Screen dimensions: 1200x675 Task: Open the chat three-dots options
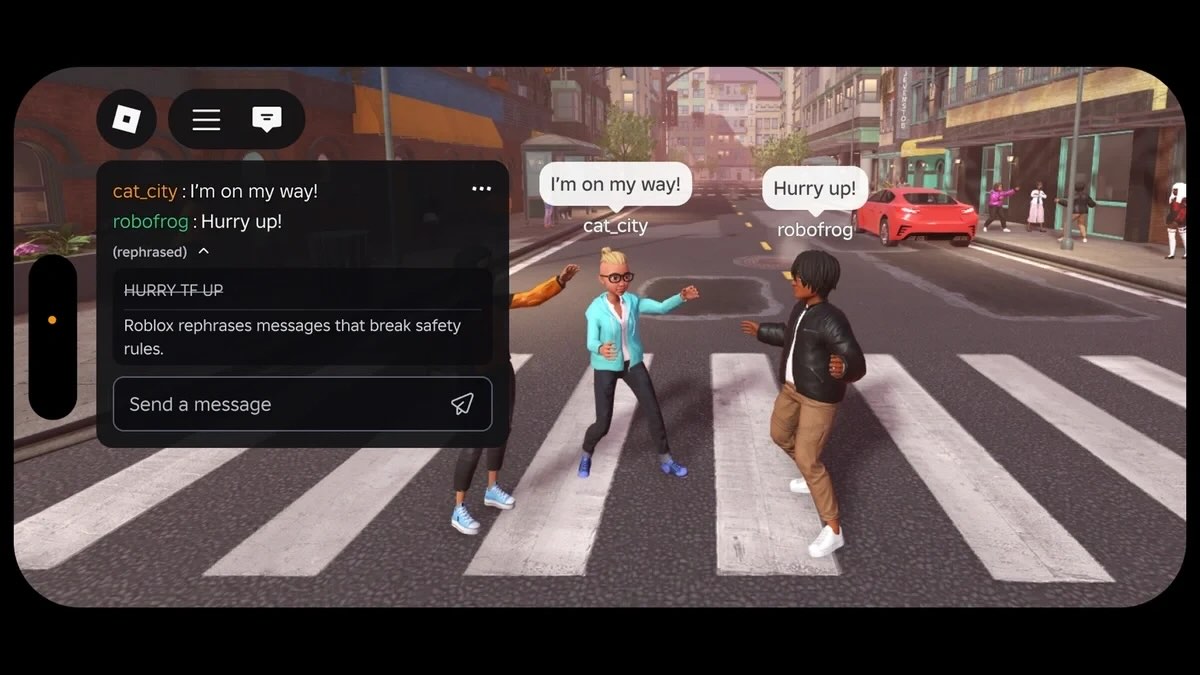point(481,189)
